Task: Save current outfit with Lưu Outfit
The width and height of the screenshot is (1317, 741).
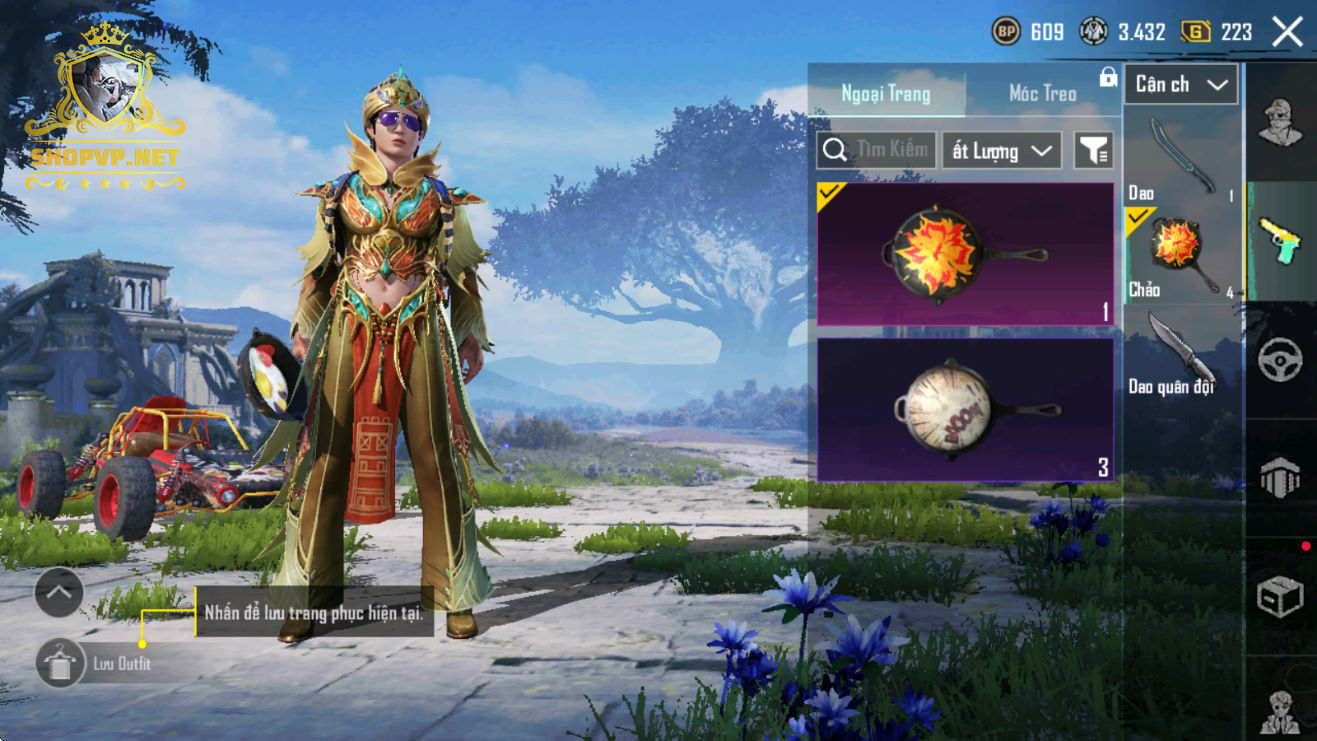Action: [x=60, y=663]
